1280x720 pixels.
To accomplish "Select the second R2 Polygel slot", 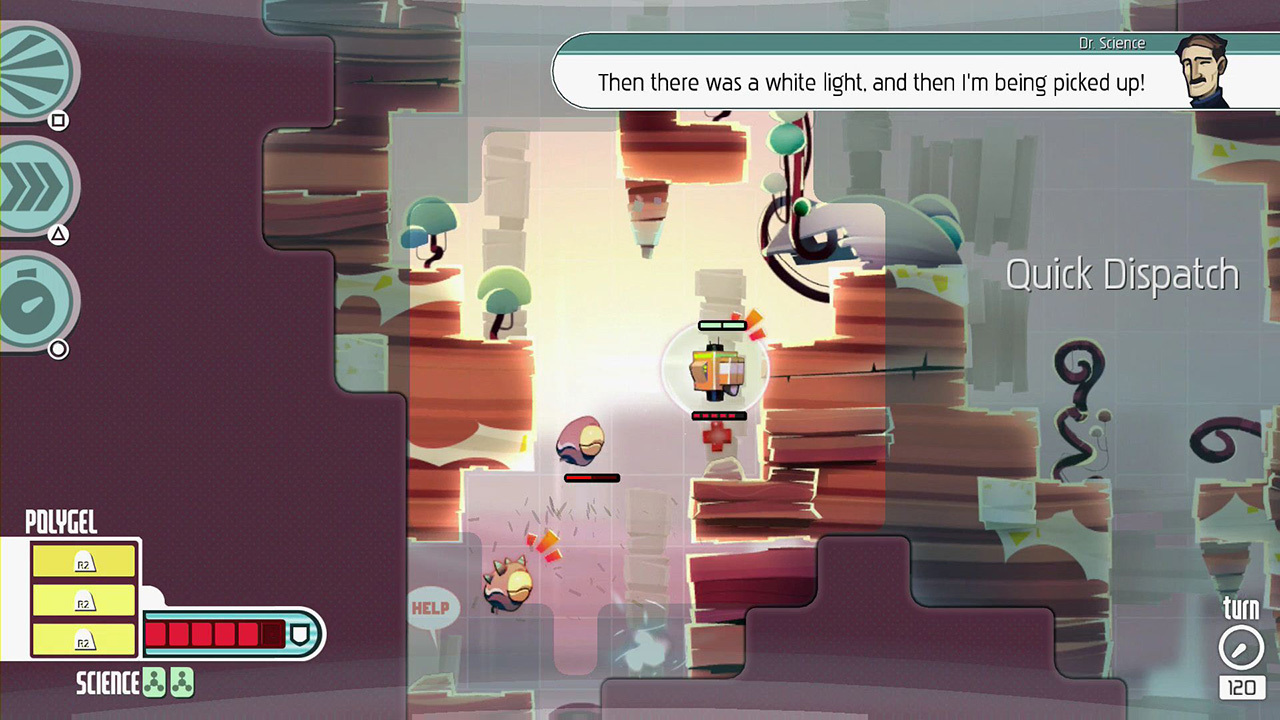I will coord(83,598).
